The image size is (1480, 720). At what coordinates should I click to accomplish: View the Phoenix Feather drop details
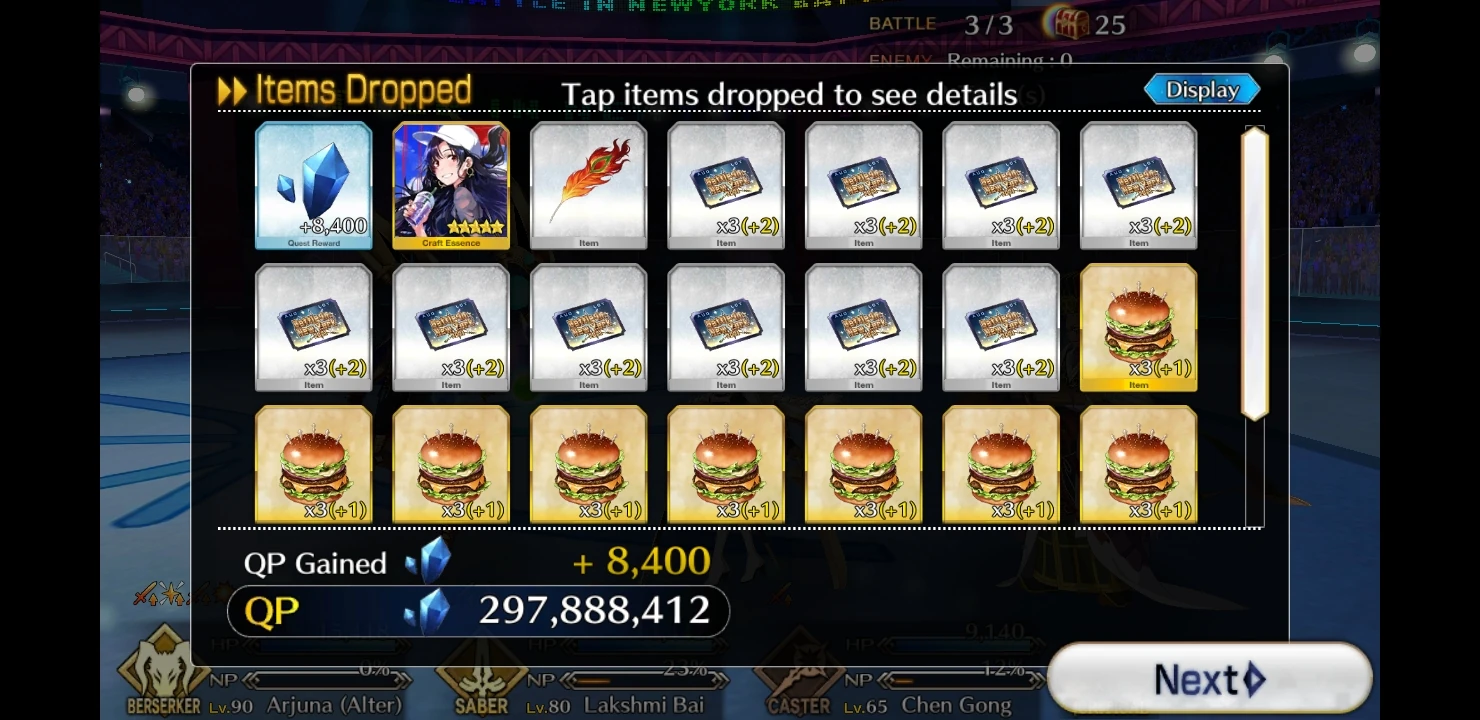click(x=588, y=185)
